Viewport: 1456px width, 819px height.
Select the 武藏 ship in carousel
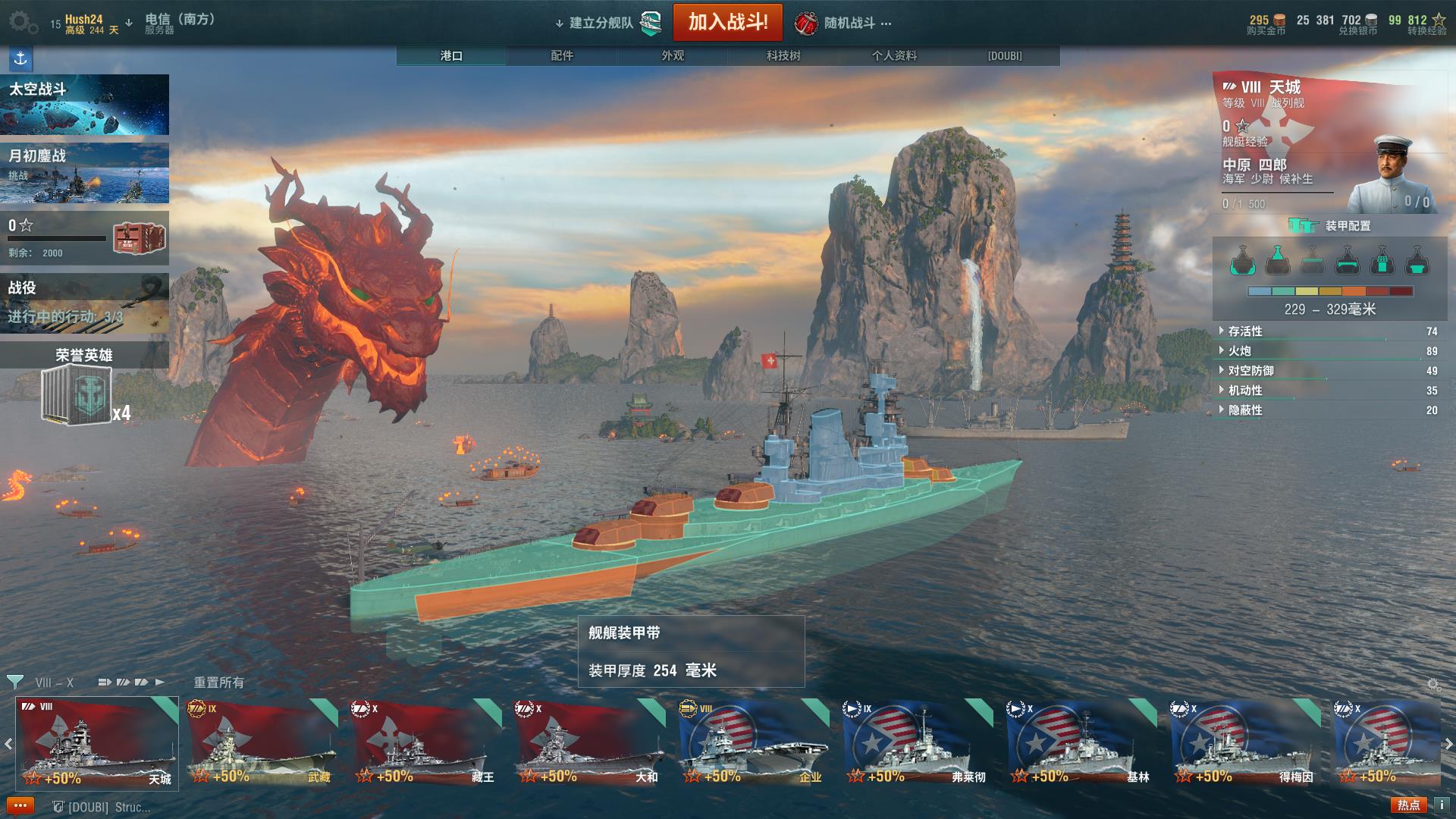point(261,743)
